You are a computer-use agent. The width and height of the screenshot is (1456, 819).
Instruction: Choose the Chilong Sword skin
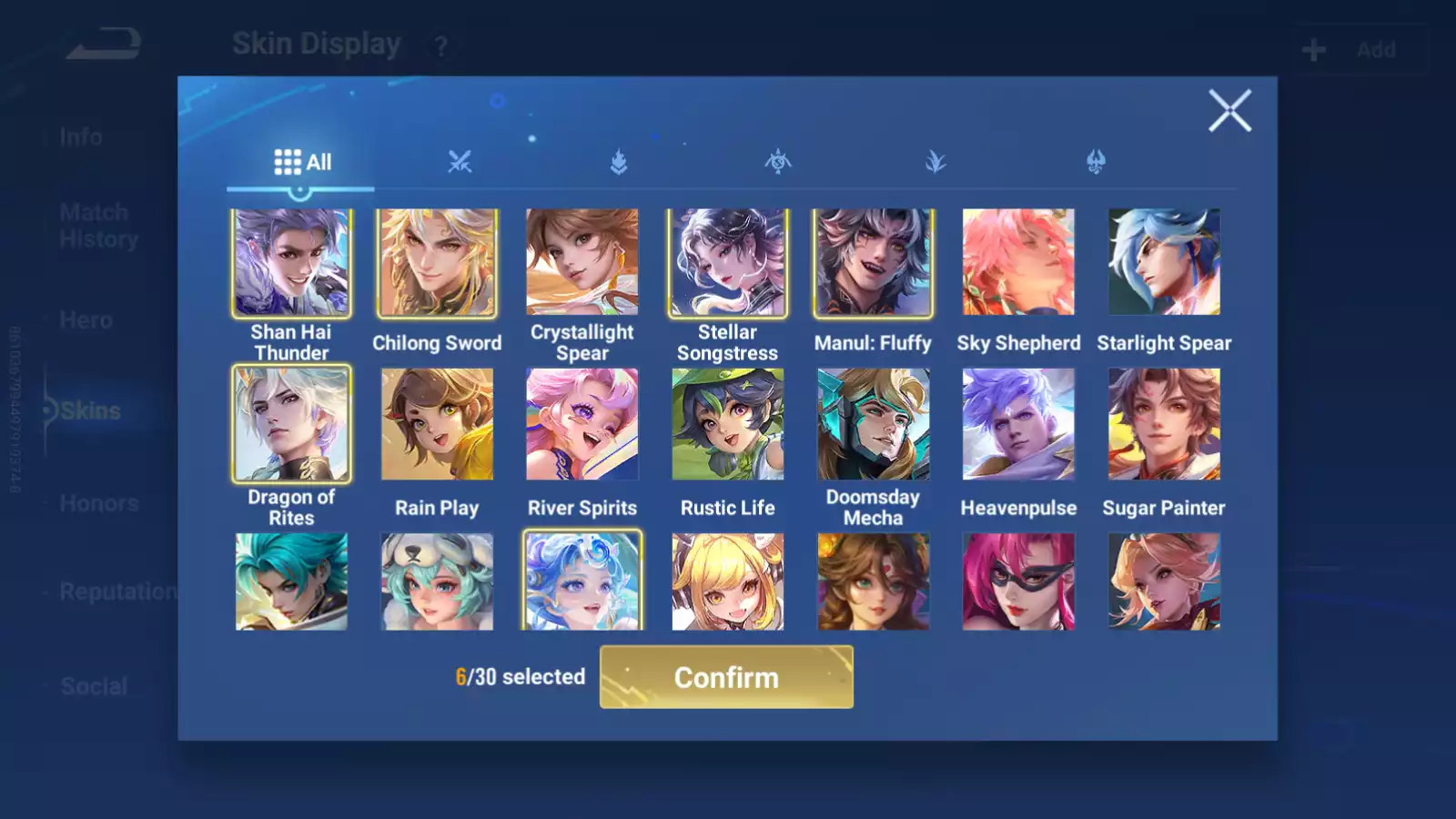tap(437, 263)
